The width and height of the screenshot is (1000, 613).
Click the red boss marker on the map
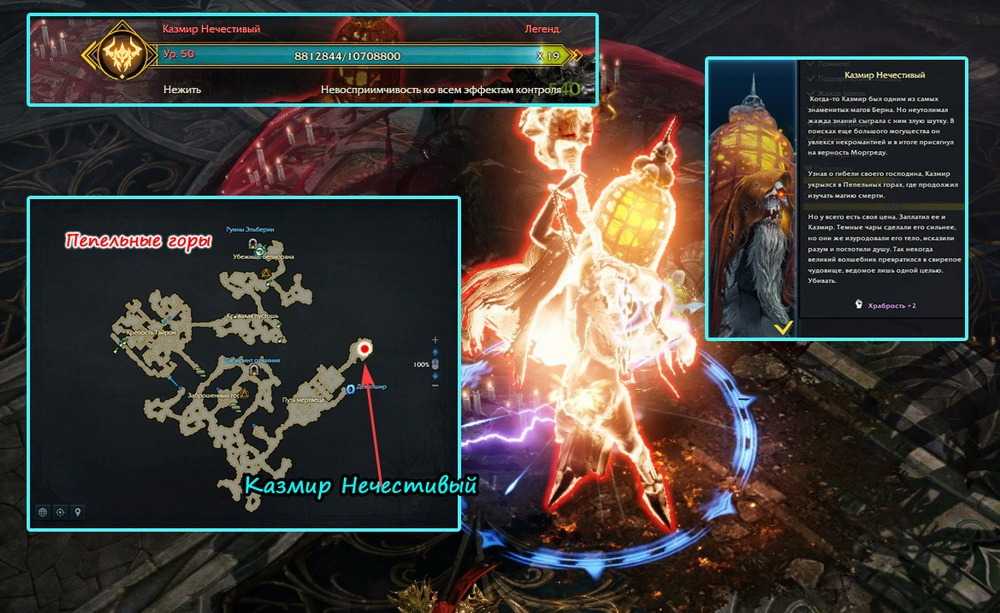point(365,349)
